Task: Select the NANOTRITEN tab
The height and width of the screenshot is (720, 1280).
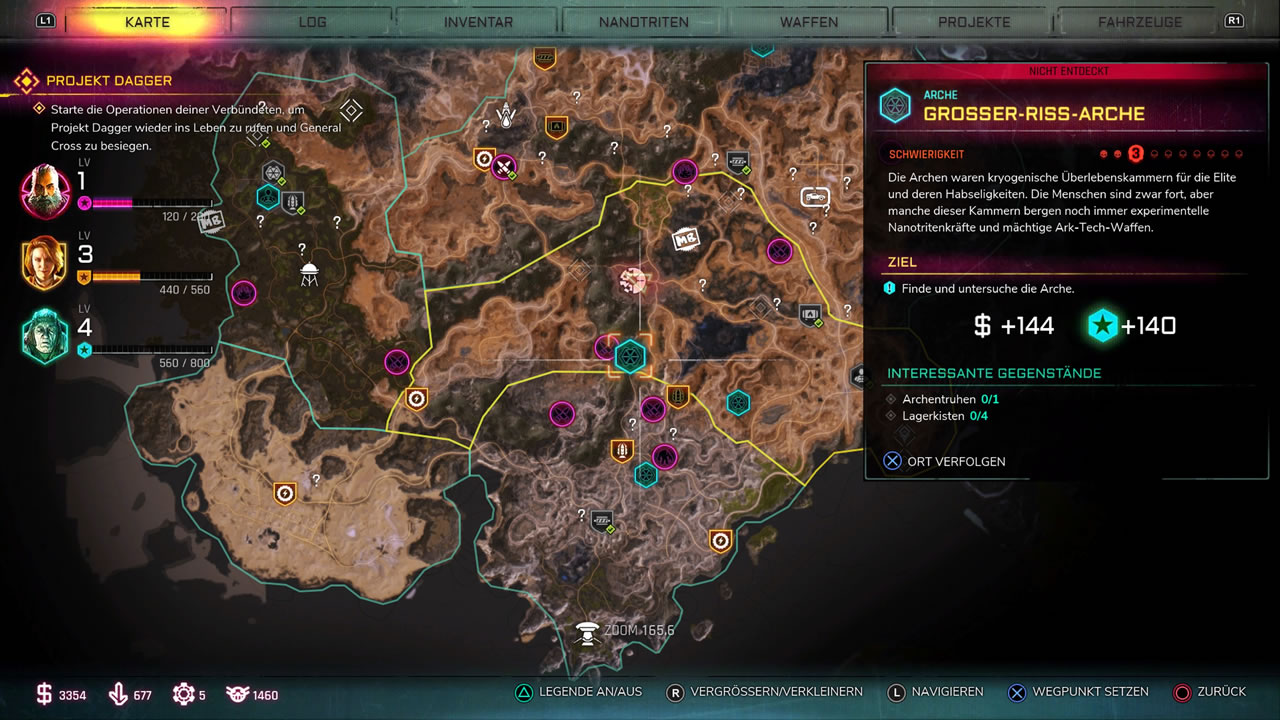Action: pyautogui.click(x=645, y=21)
